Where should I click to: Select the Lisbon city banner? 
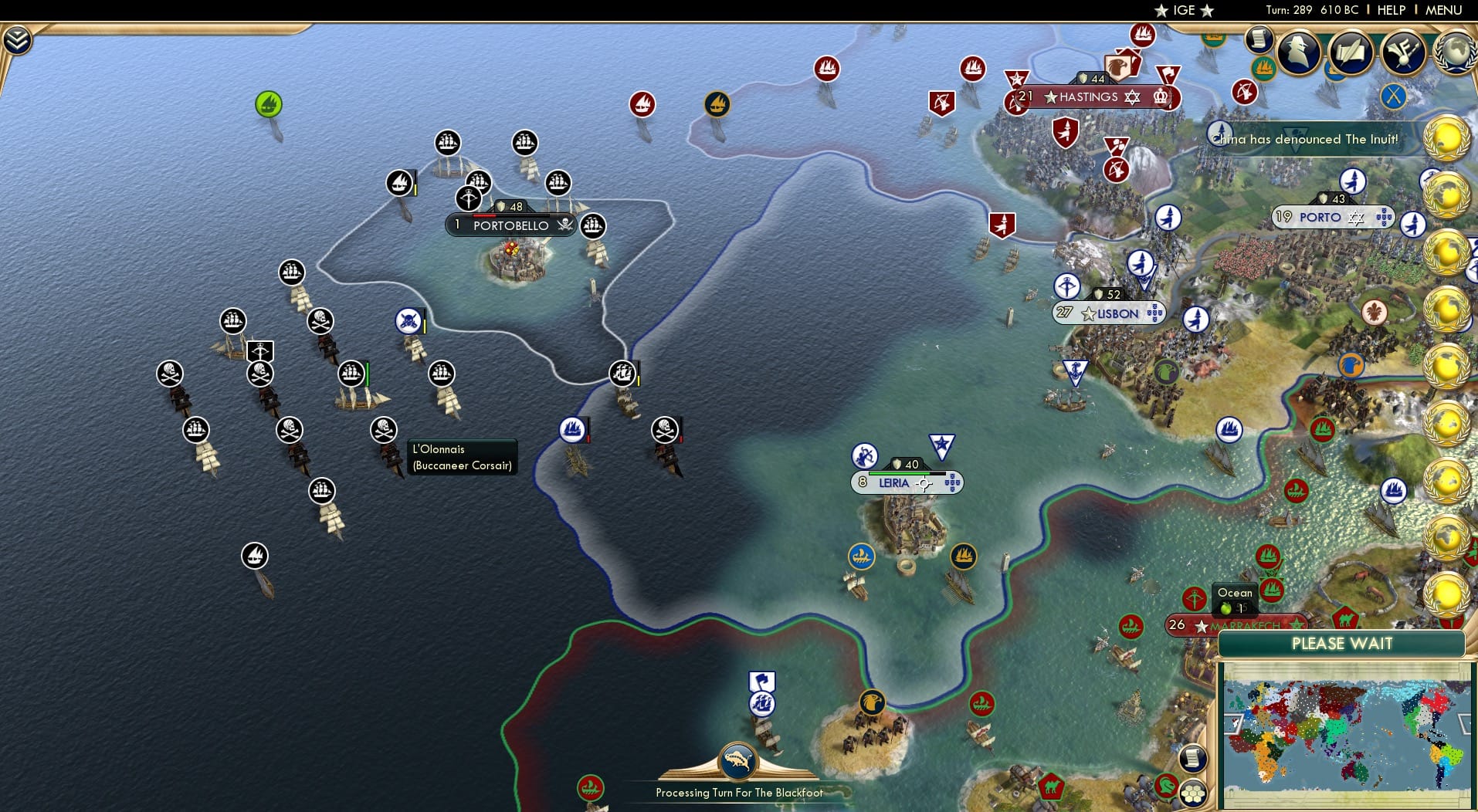pos(1110,313)
